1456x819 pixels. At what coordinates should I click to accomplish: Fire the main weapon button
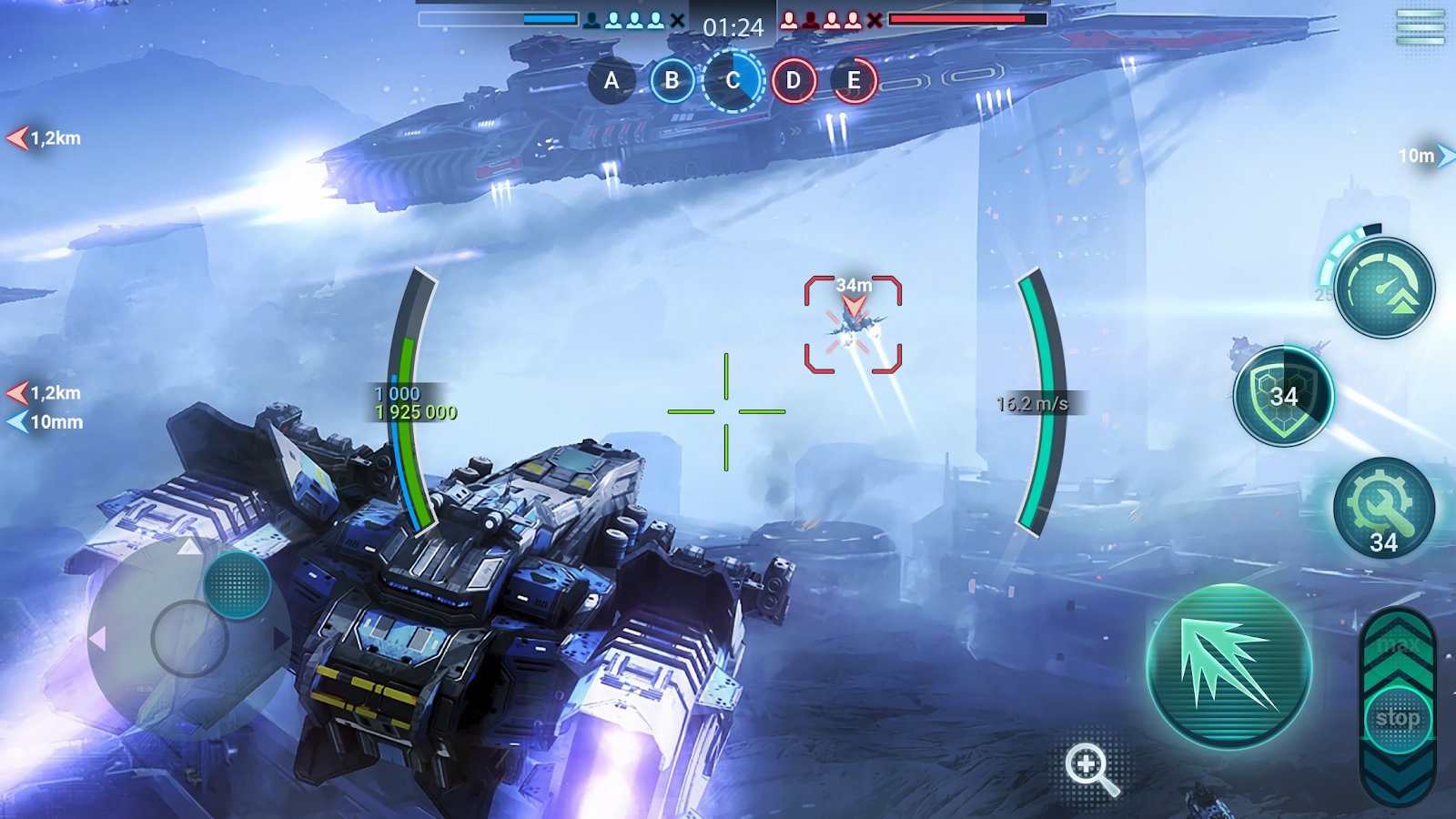1228,666
